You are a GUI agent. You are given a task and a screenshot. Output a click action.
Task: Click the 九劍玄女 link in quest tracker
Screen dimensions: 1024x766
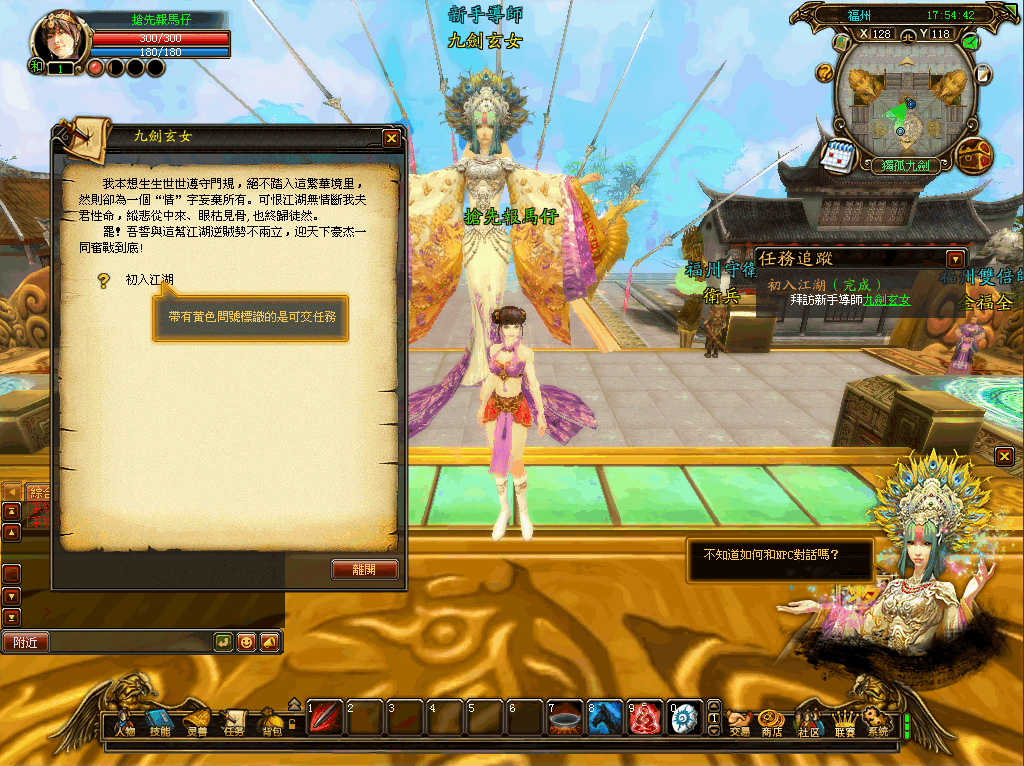point(888,300)
